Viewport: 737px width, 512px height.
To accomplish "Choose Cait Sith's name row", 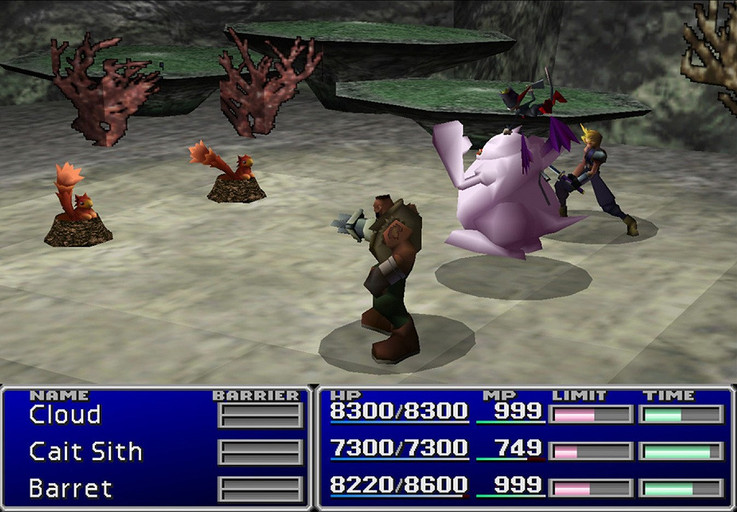I will [x=85, y=452].
